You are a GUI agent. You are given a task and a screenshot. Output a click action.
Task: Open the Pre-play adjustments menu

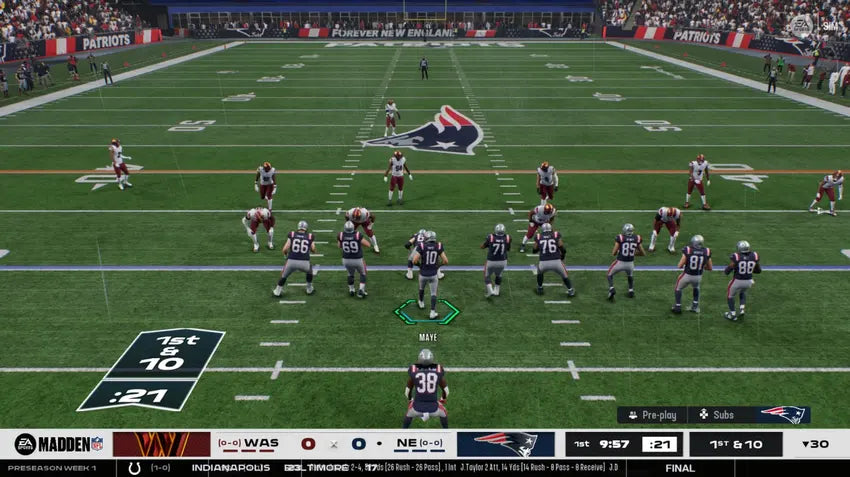point(651,414)
